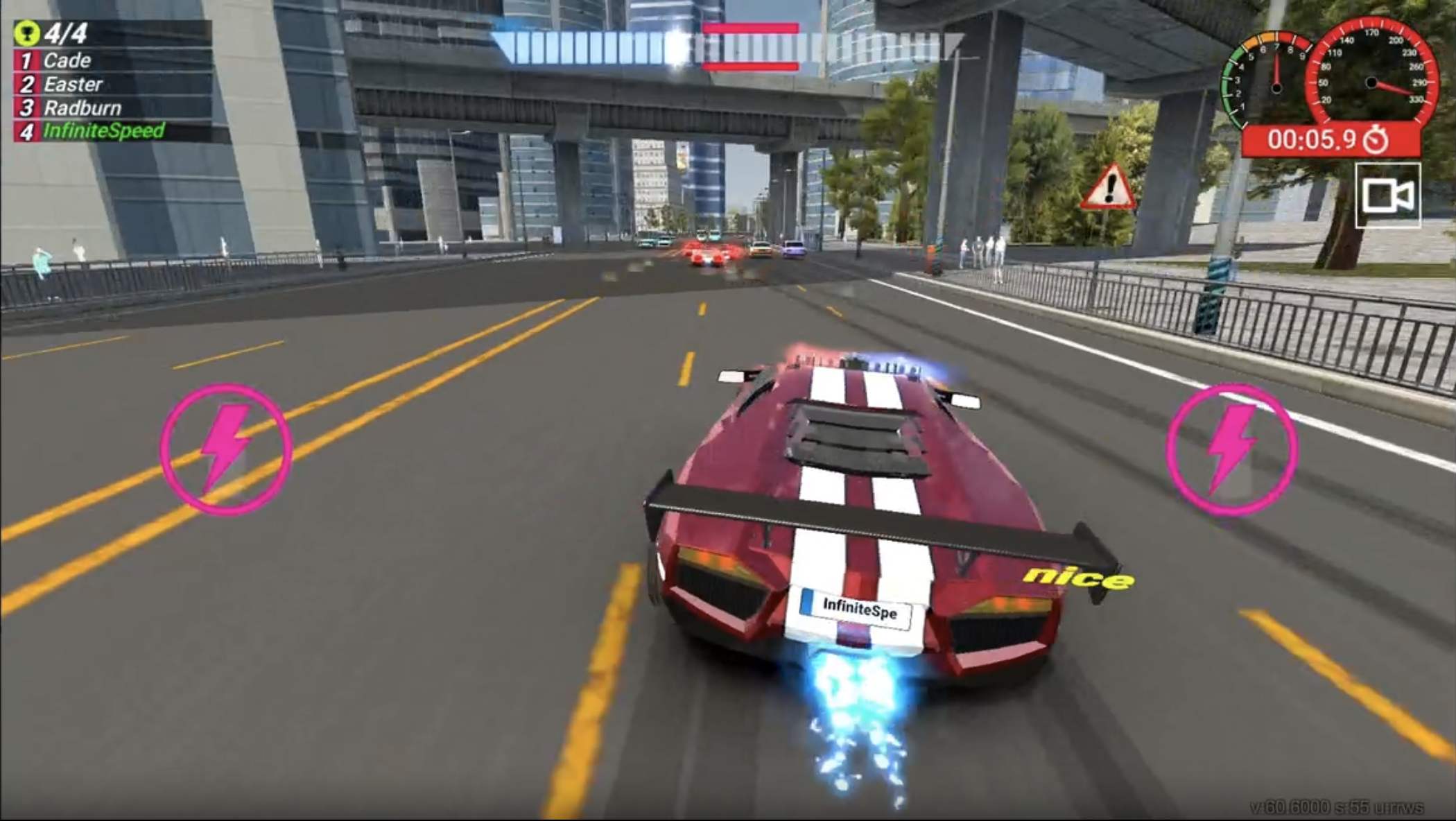Click the InfiniteSpe license plate on the car
The height and width of the screenshot is (821, 1456).
(858, 606)
